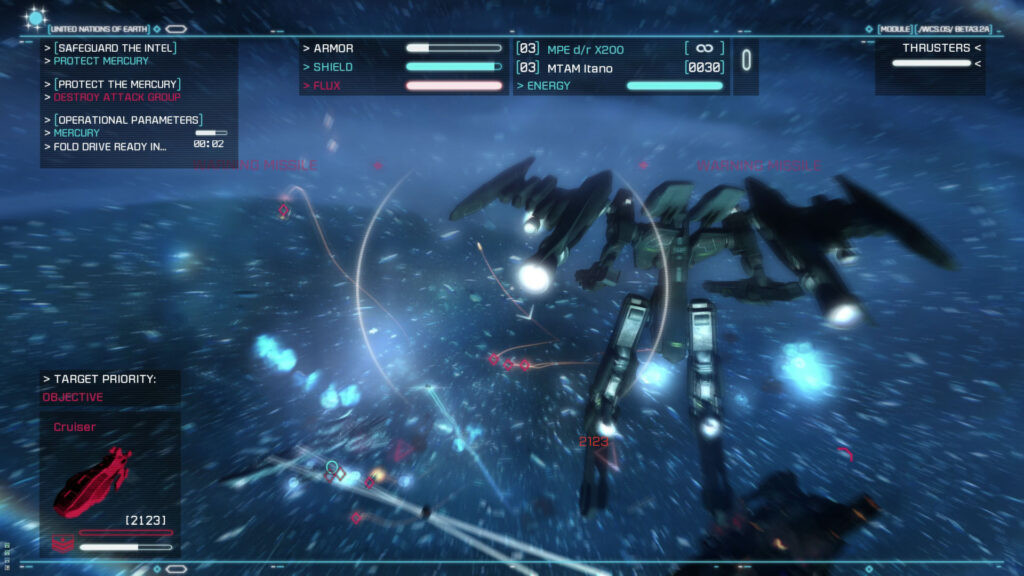Click the red Cruiser target portrait
The height and width of the screenshot is (576, 1024).
click(93, 480)
